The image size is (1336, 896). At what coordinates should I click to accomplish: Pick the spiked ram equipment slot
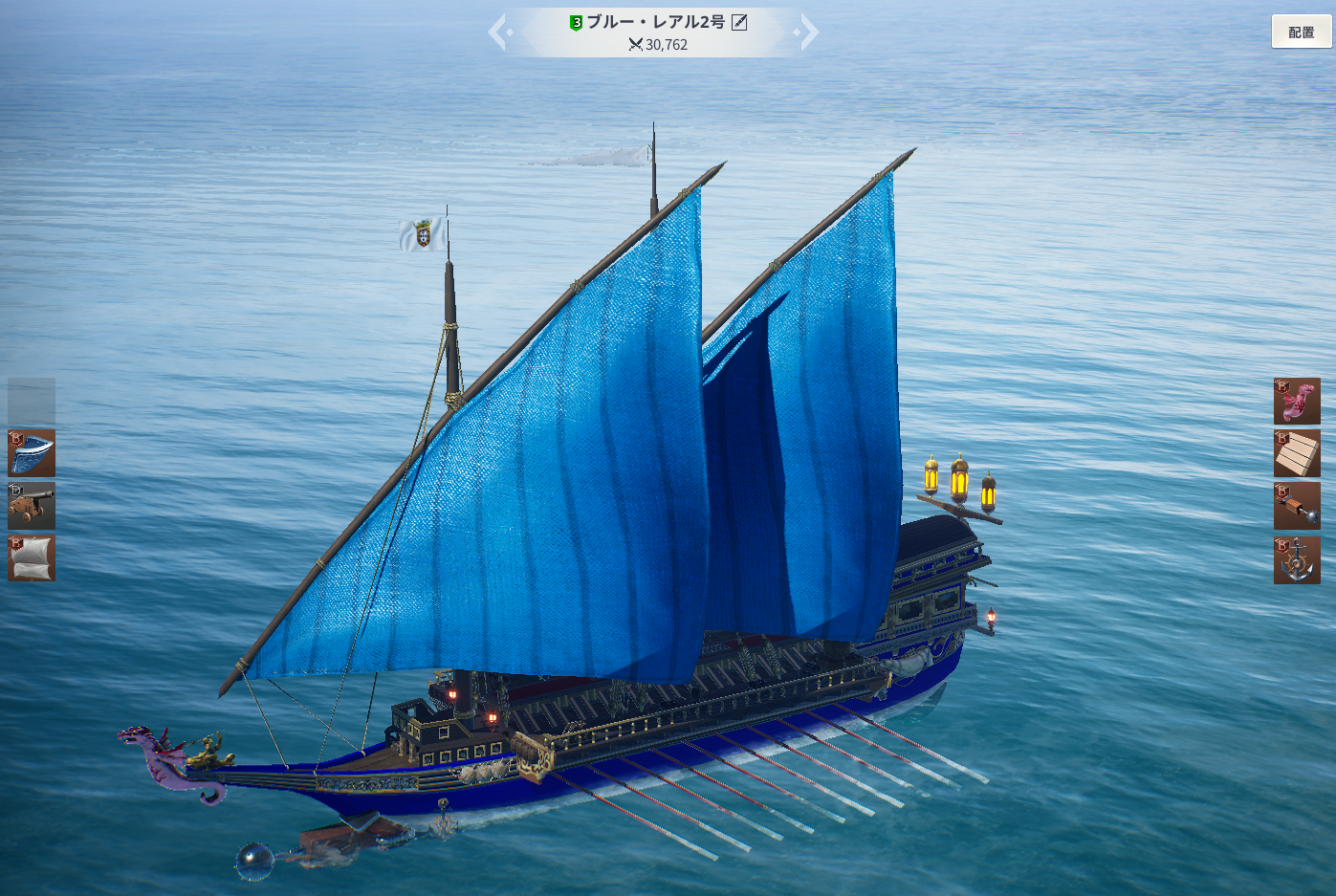coord(1297,506)
